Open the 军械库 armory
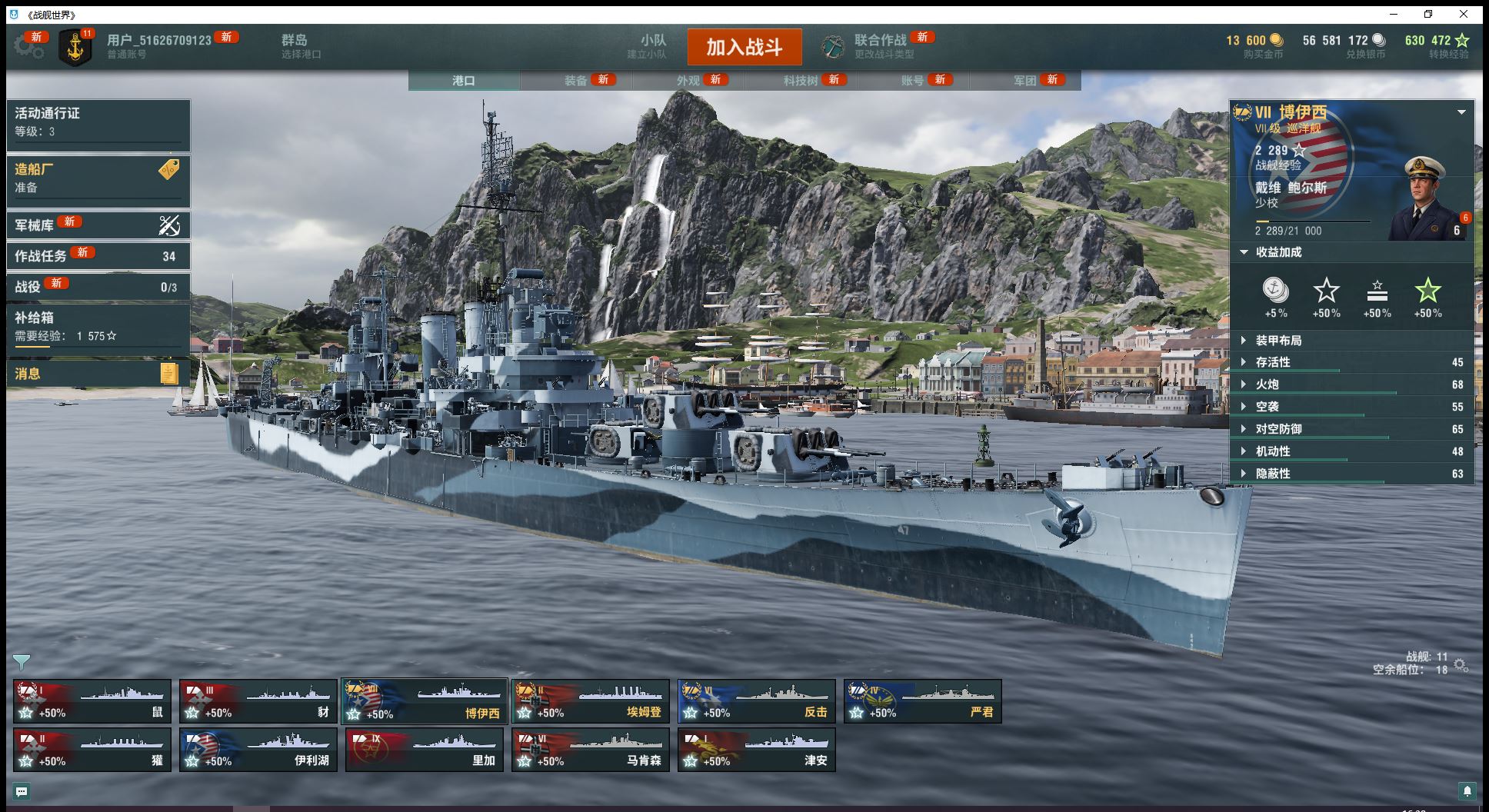 [x=98, y=225]
